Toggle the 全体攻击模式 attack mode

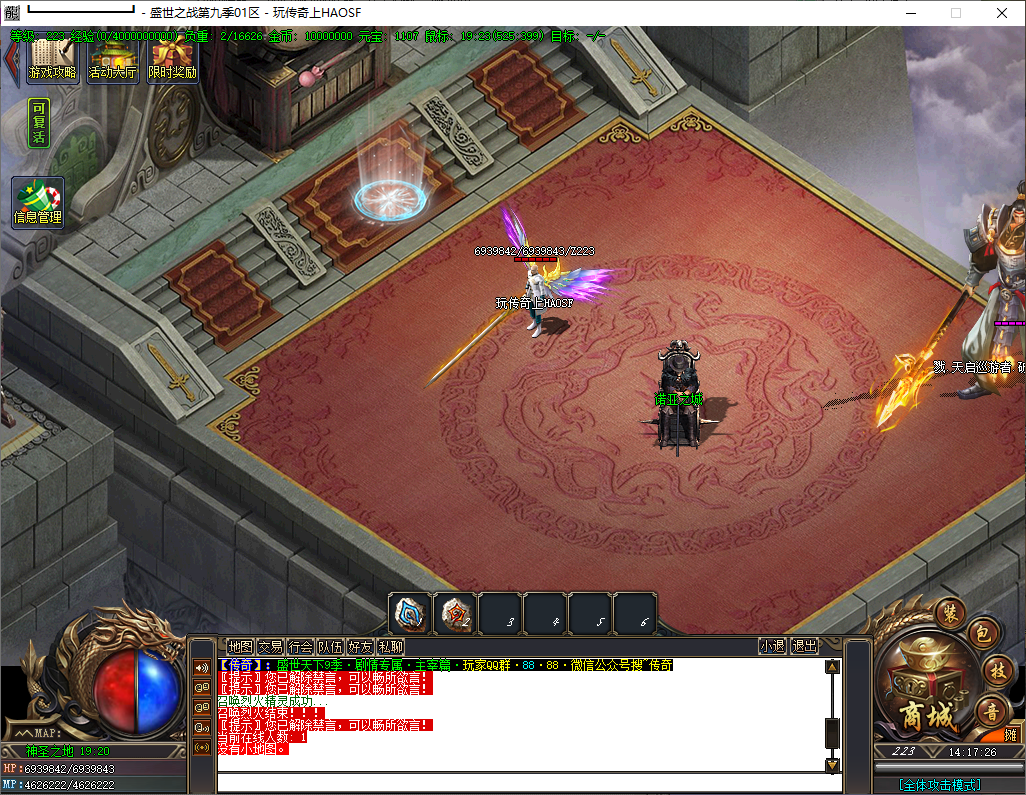click(939, 785)
